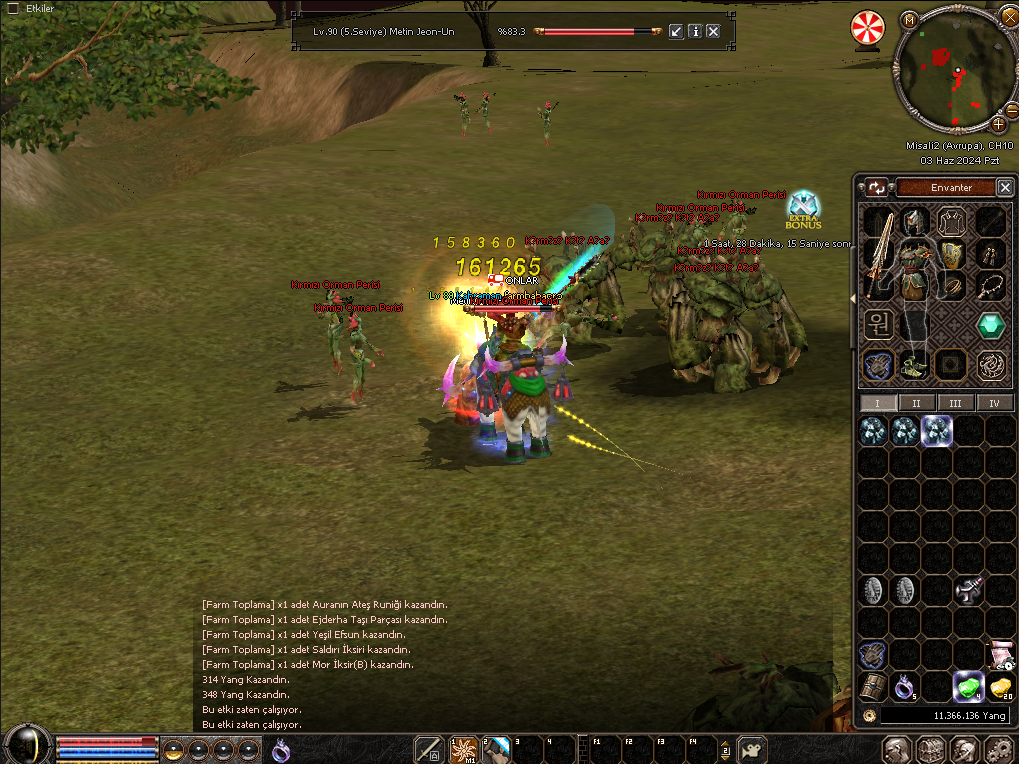Click the Extra Bonus icon
Image resolution: width=1019 pixels, height=764 pixels.
pos(803,210)
